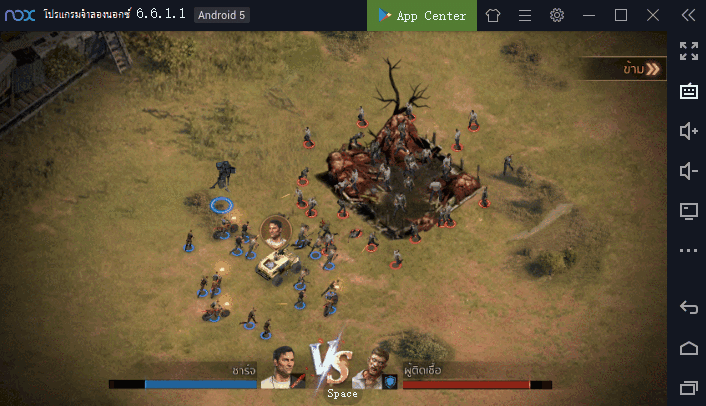Go to the Android home screen
Viewport: 706px width, 406px height.
[688, 347]
